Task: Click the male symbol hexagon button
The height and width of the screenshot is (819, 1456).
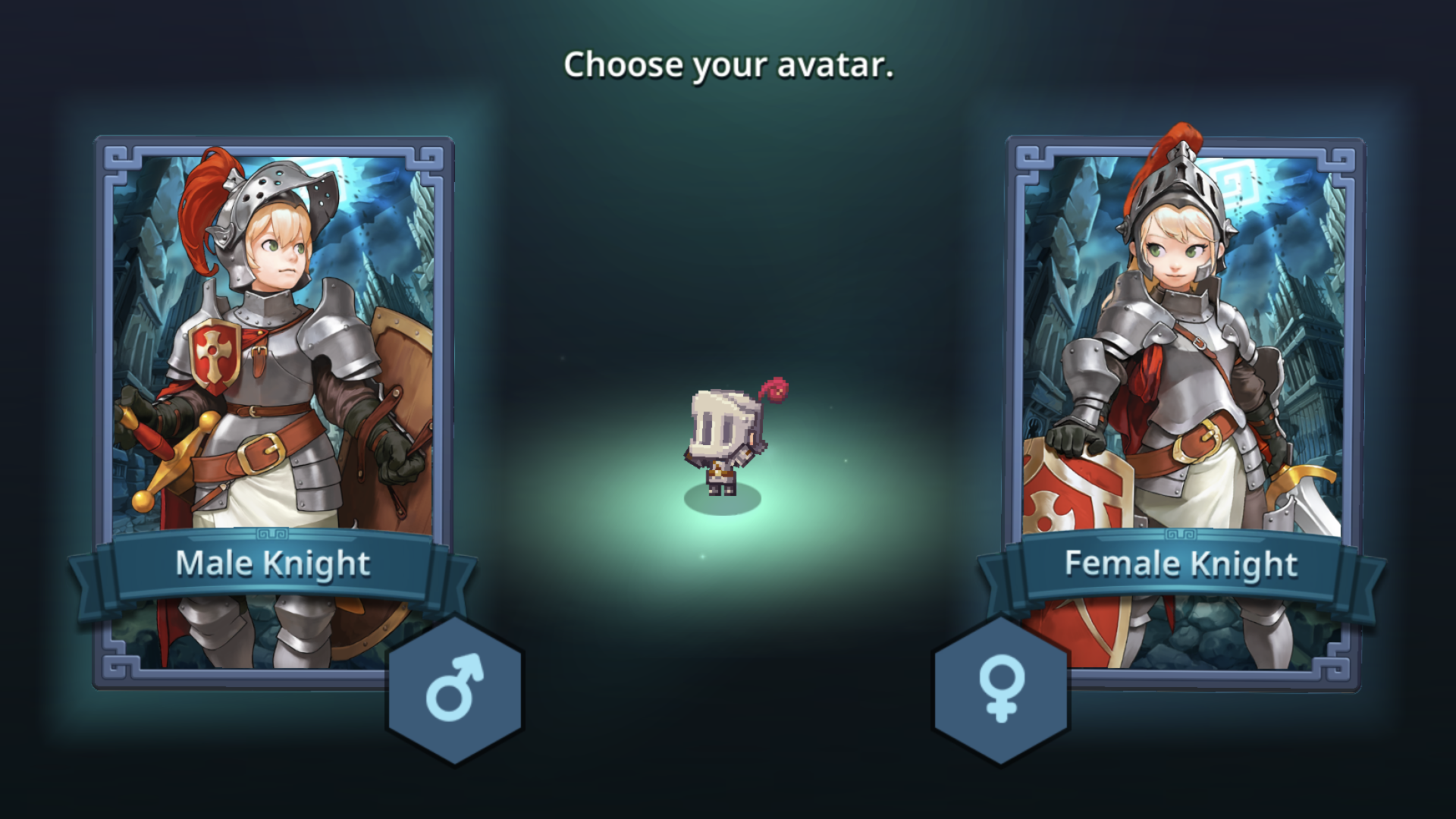Action: click(455, 690)
